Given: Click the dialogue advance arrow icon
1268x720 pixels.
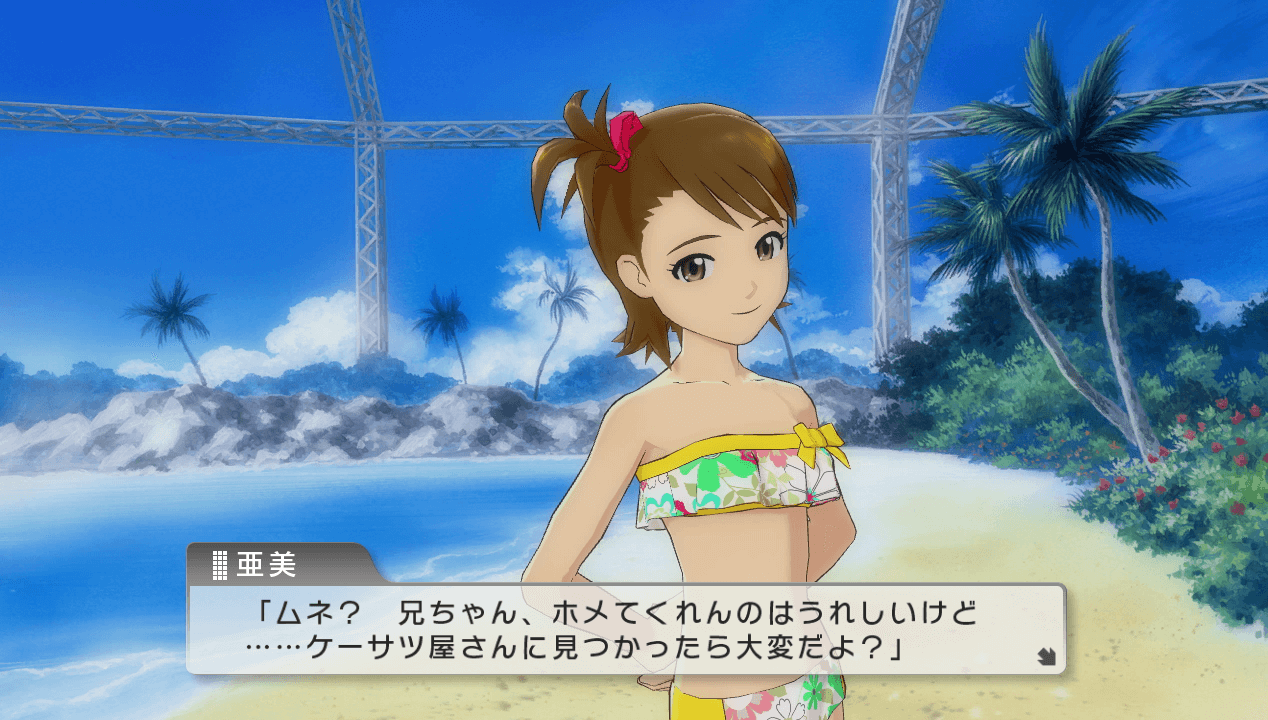Looking at the screenshot, I should [x=1045, y=657].
